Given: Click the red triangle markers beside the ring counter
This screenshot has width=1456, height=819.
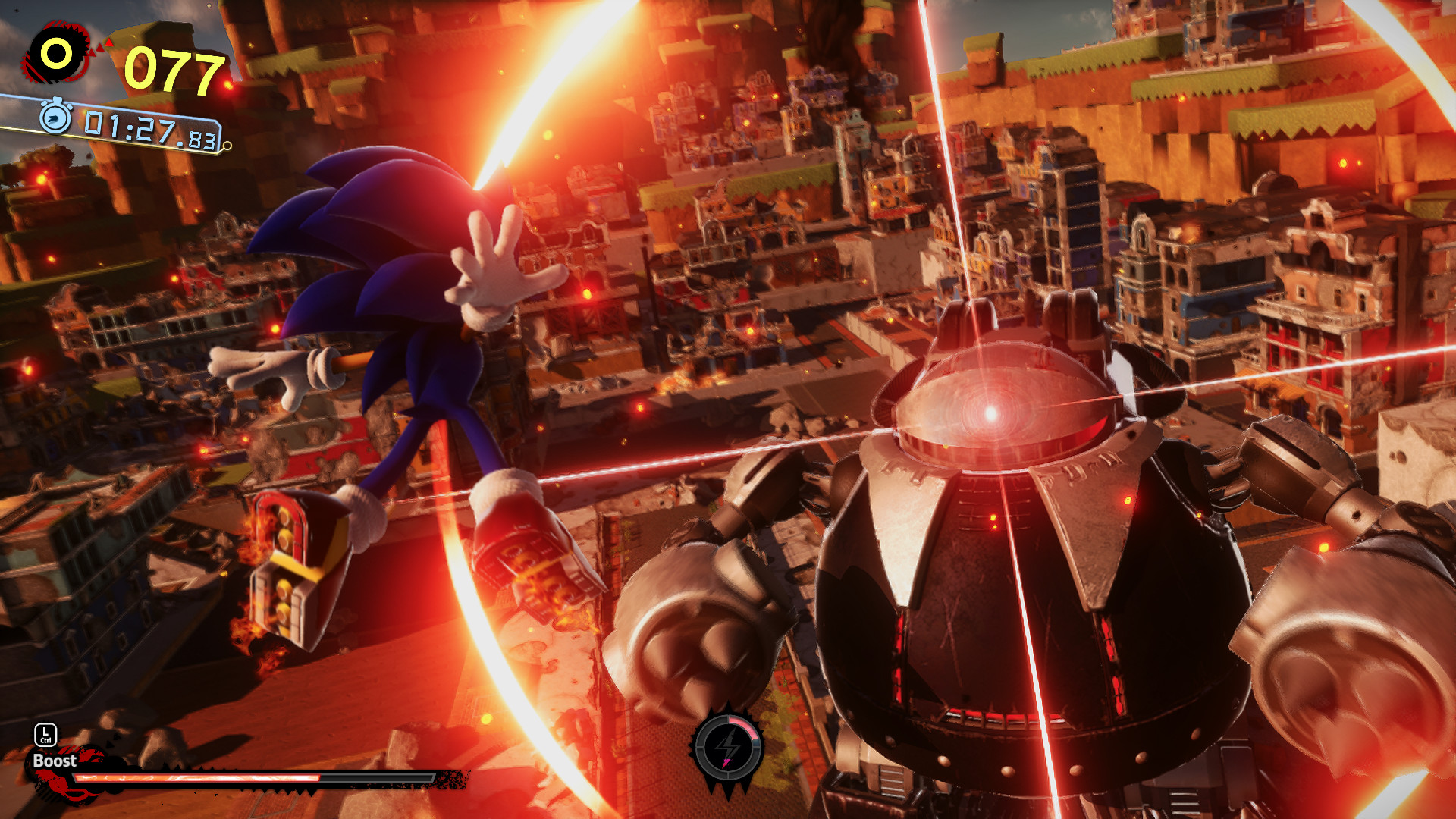Looking at the screenshot, I should pyautogui.click(x=101, y=49).
